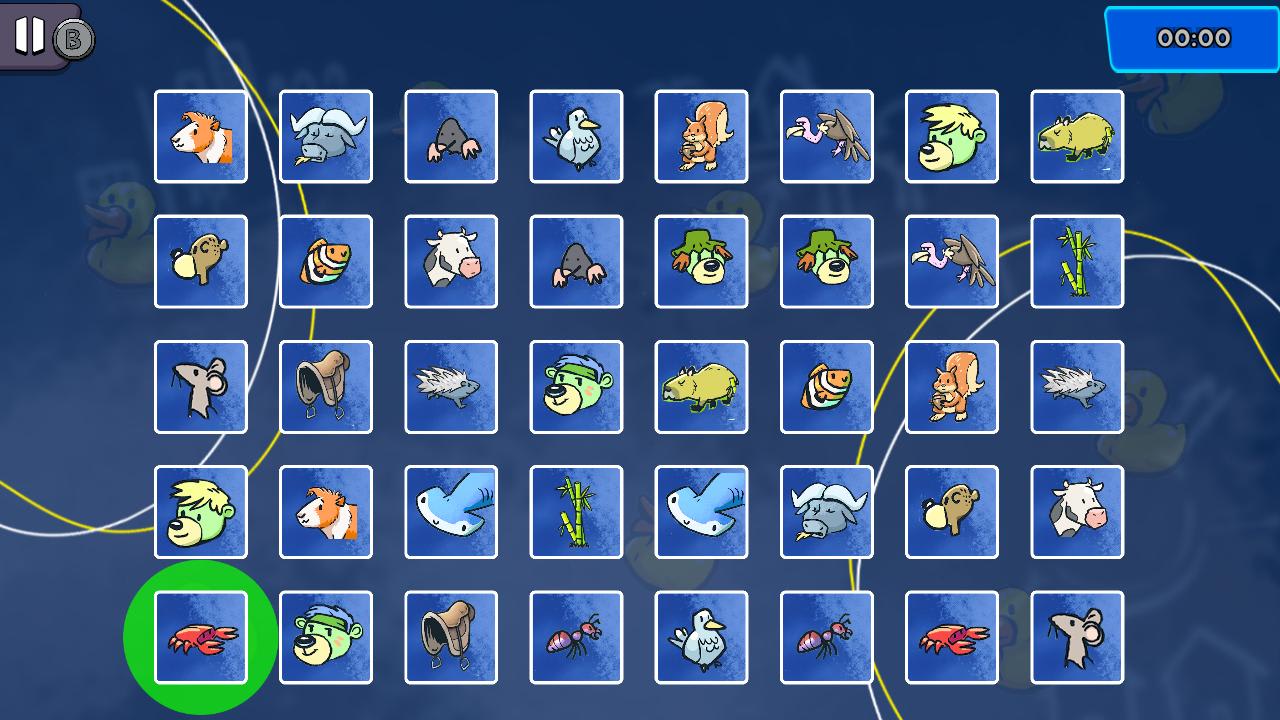The height and width of the screenshot is (720, 1280).
Task: Pick the buffalo tile in the top row
Action: point(326,136)
